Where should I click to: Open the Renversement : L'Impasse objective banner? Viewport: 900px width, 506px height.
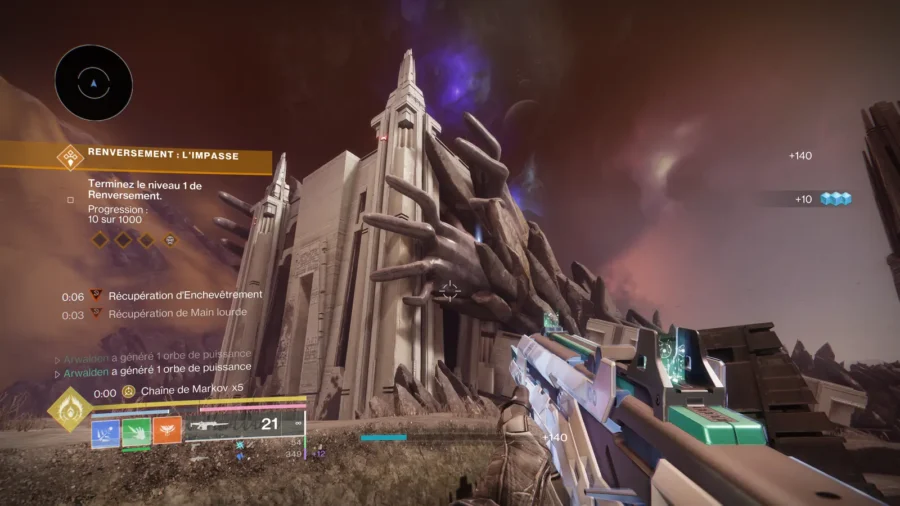pos(136,155)
